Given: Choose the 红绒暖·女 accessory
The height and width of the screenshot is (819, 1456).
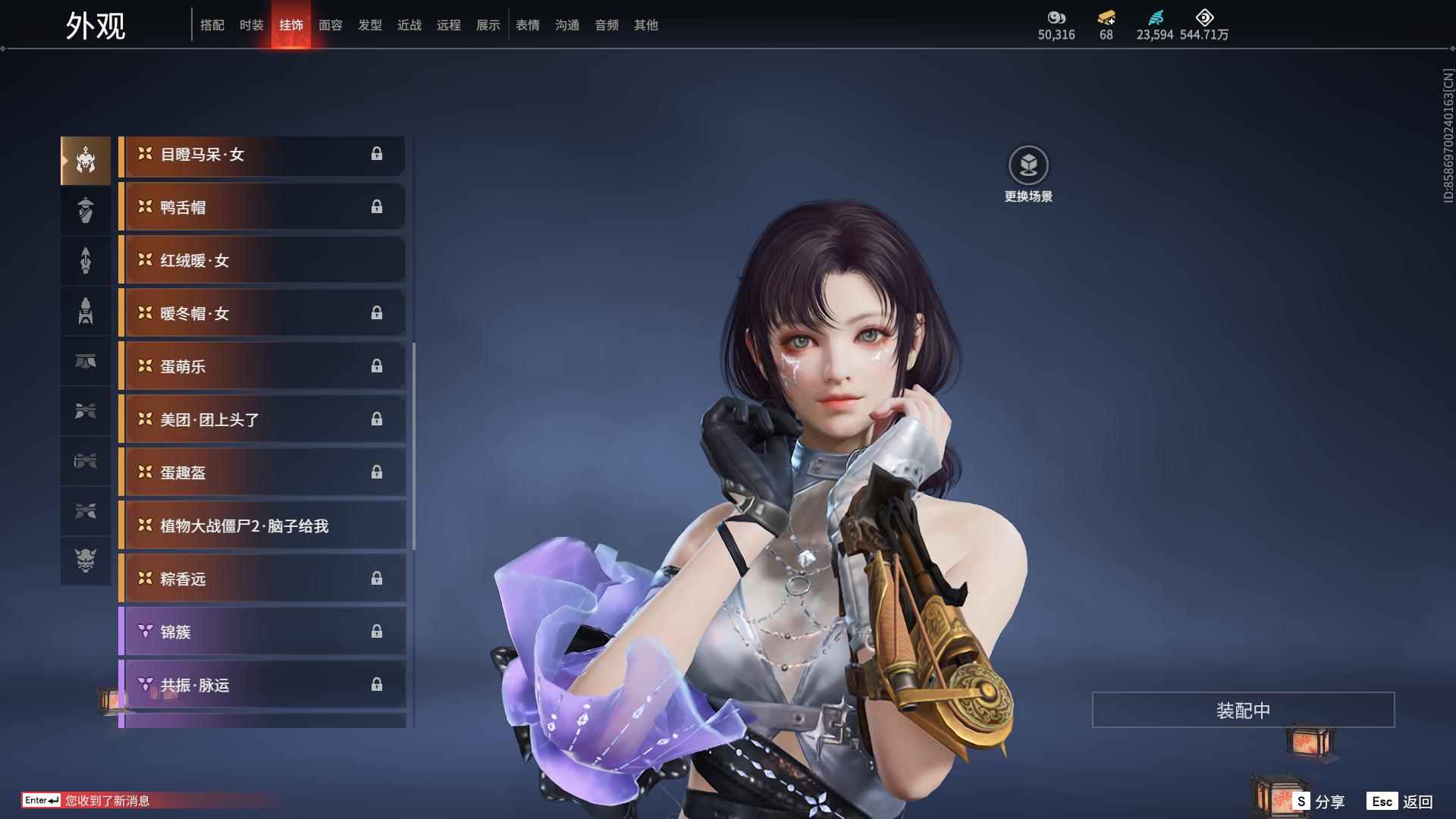Looking at the screenshot, I should point(262,260).
